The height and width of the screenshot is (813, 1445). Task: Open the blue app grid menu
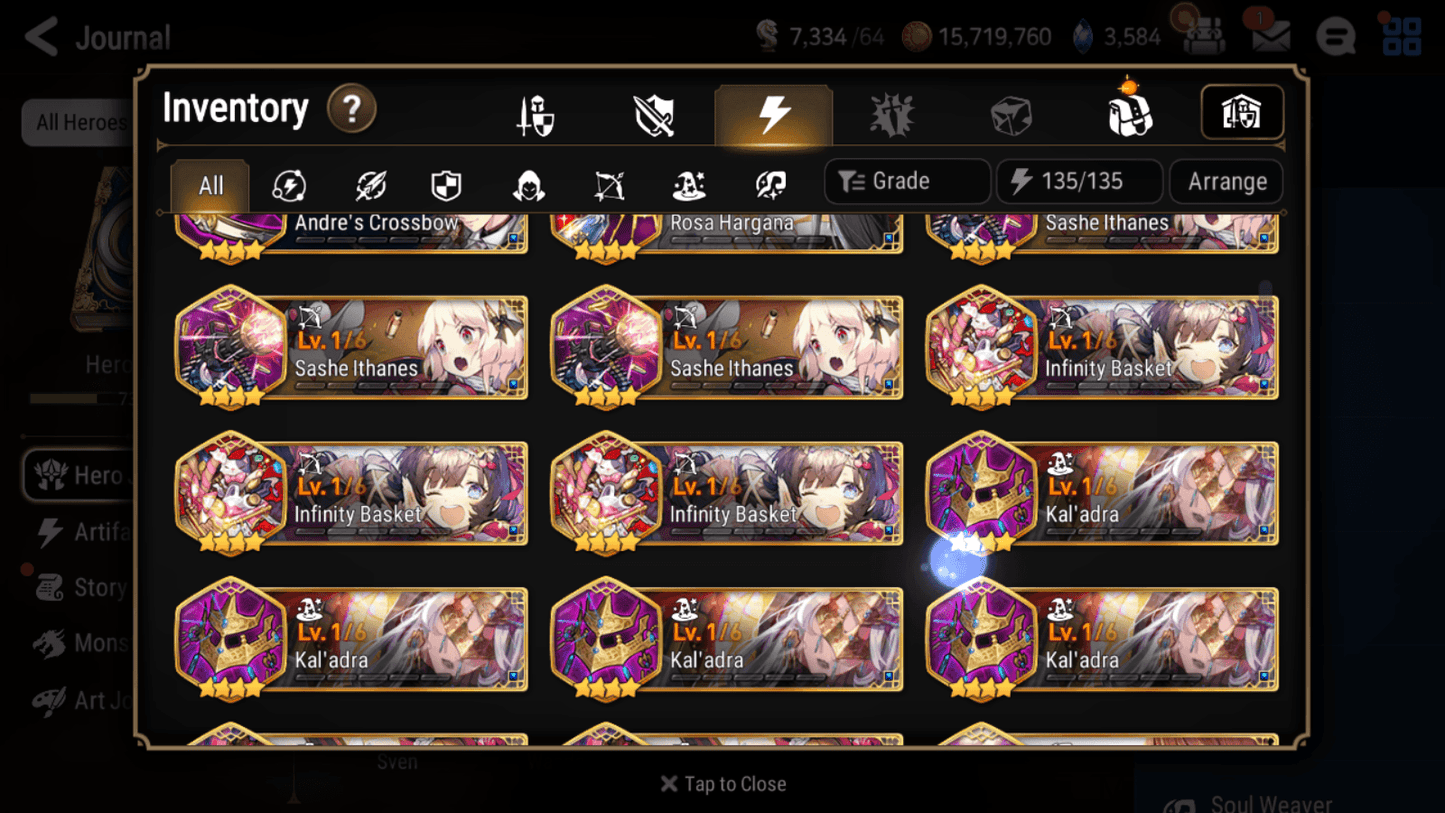point(1403,35)
